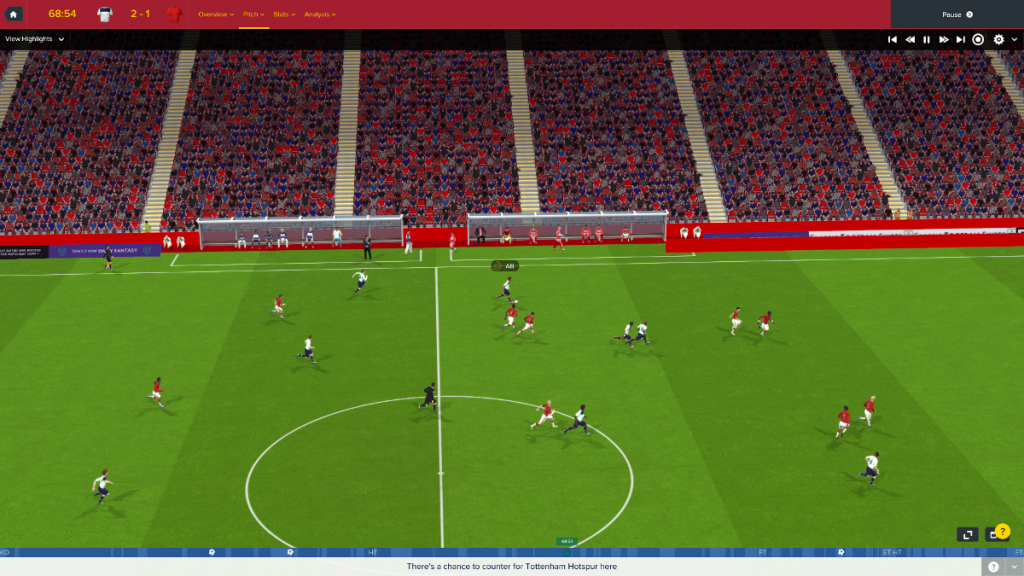Click the Pause match button
This screenshot has height=576, width=1024.
(957, 15)
